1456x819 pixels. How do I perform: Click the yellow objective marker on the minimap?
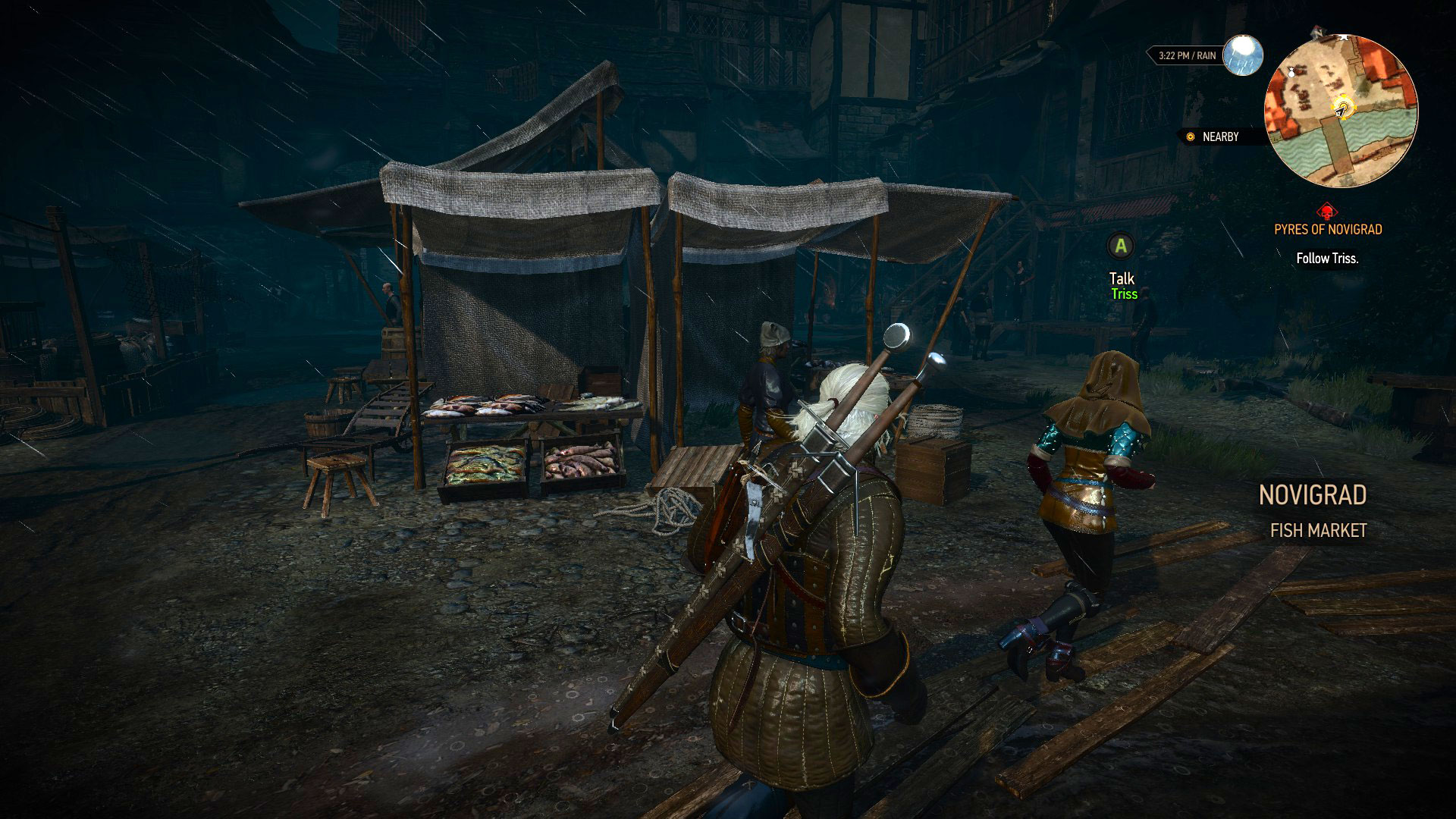pos(1344,106)
